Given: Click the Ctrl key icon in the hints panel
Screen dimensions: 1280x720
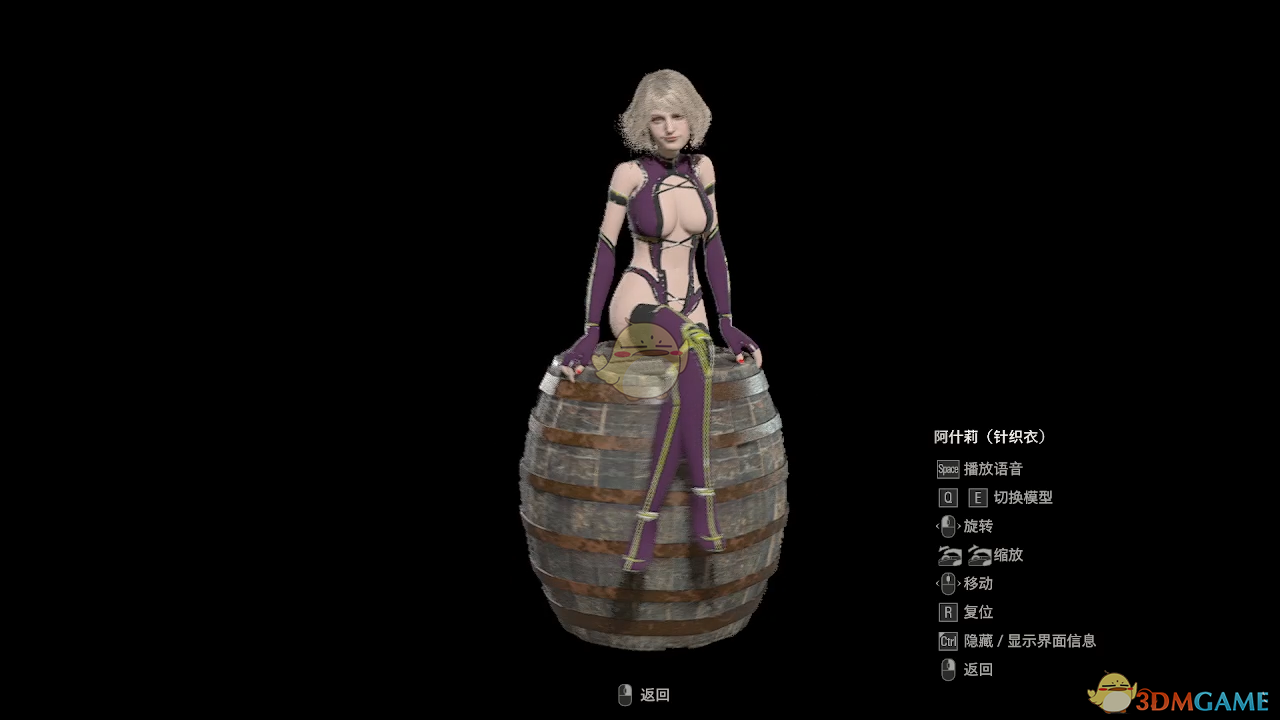Looking at the screenshot, I should coord(947,640).
